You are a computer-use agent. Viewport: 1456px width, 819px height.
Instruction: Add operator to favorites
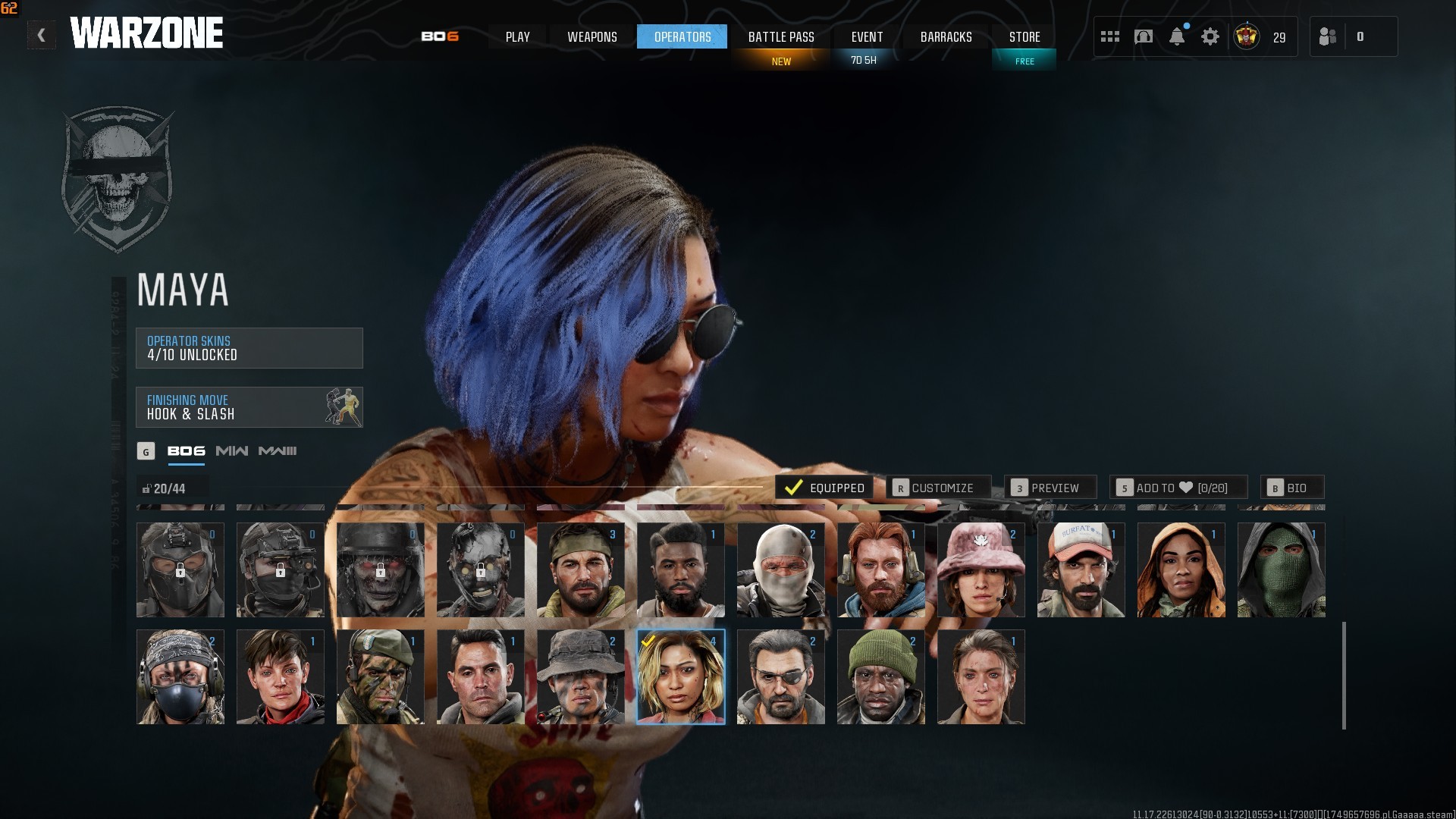[x=1178, y=488]
